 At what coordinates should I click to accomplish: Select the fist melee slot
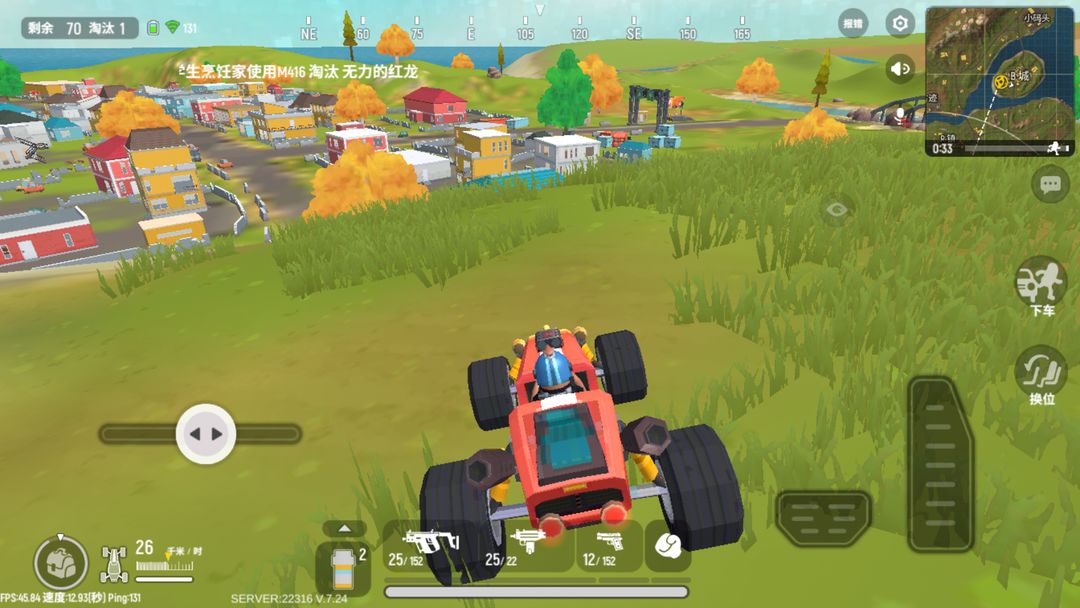[667, 546]
